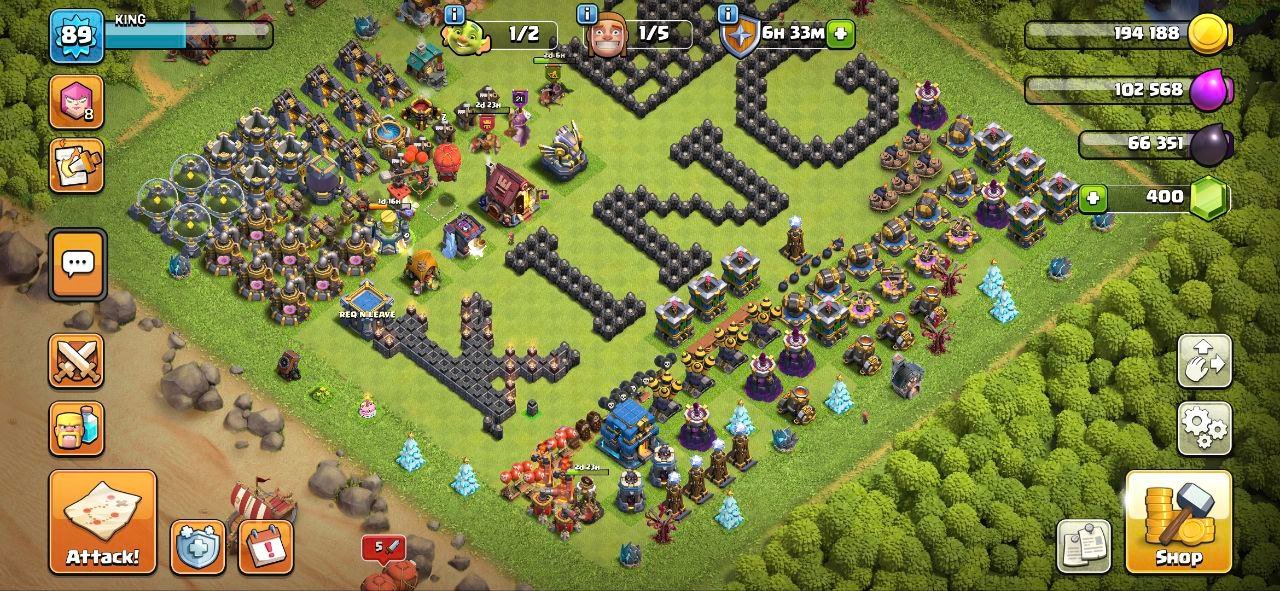The width and height of the screenshot is (1280, 591).
Task: Open the hand-and-arrows layout editor button
Action: (1205, 361)
